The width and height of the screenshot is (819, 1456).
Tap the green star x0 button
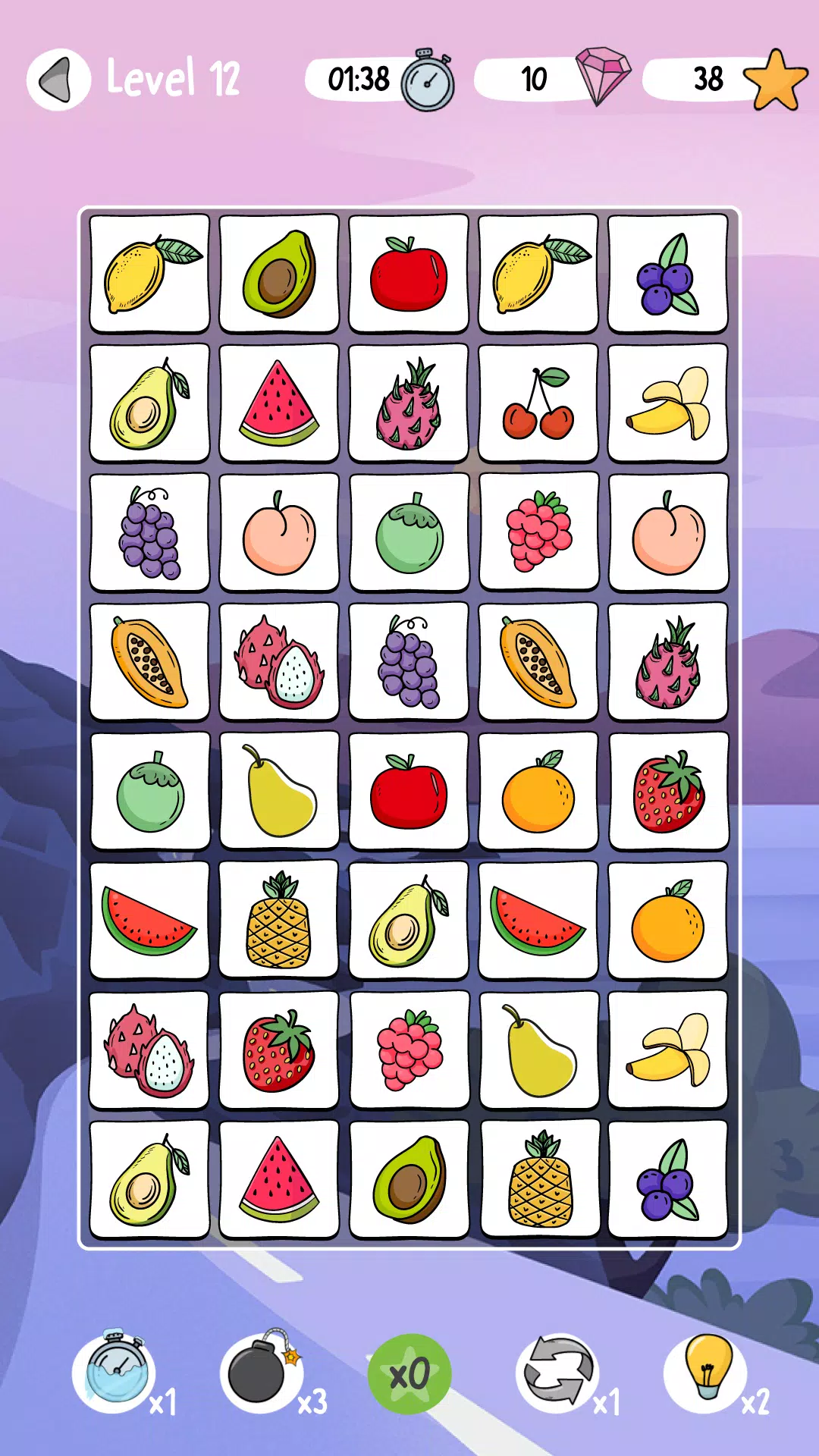point(409,1374)
